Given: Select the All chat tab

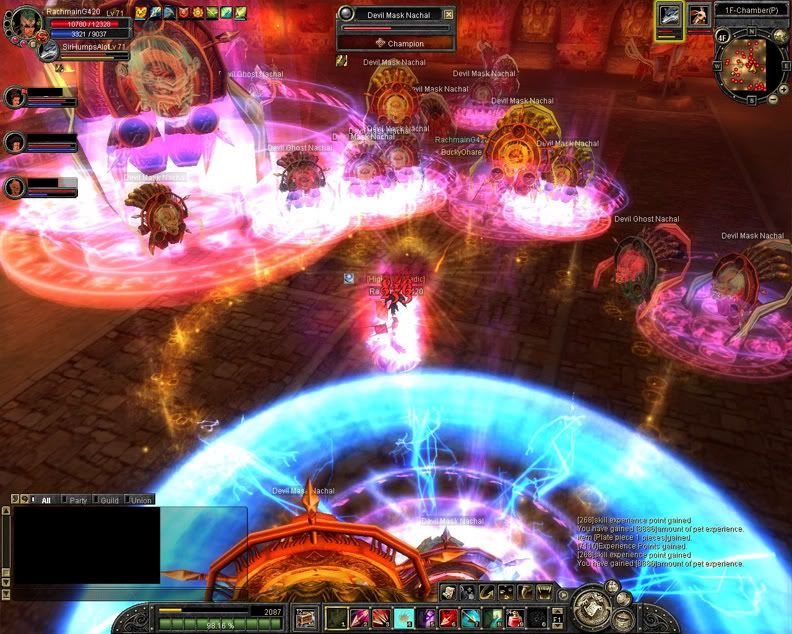Looking at the screenshot, I should [45, 500].
